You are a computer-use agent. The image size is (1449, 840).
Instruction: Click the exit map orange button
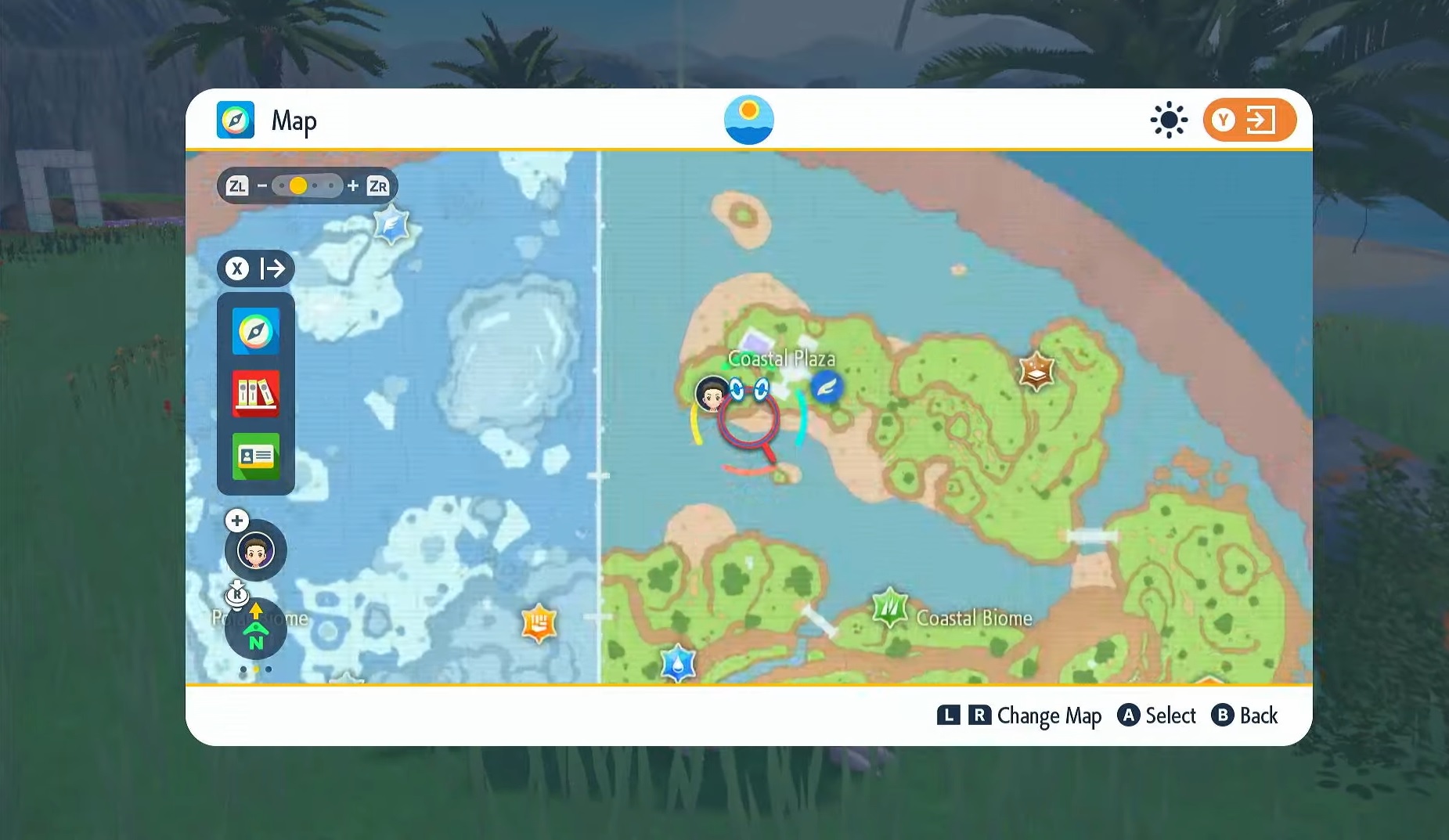1249,120
